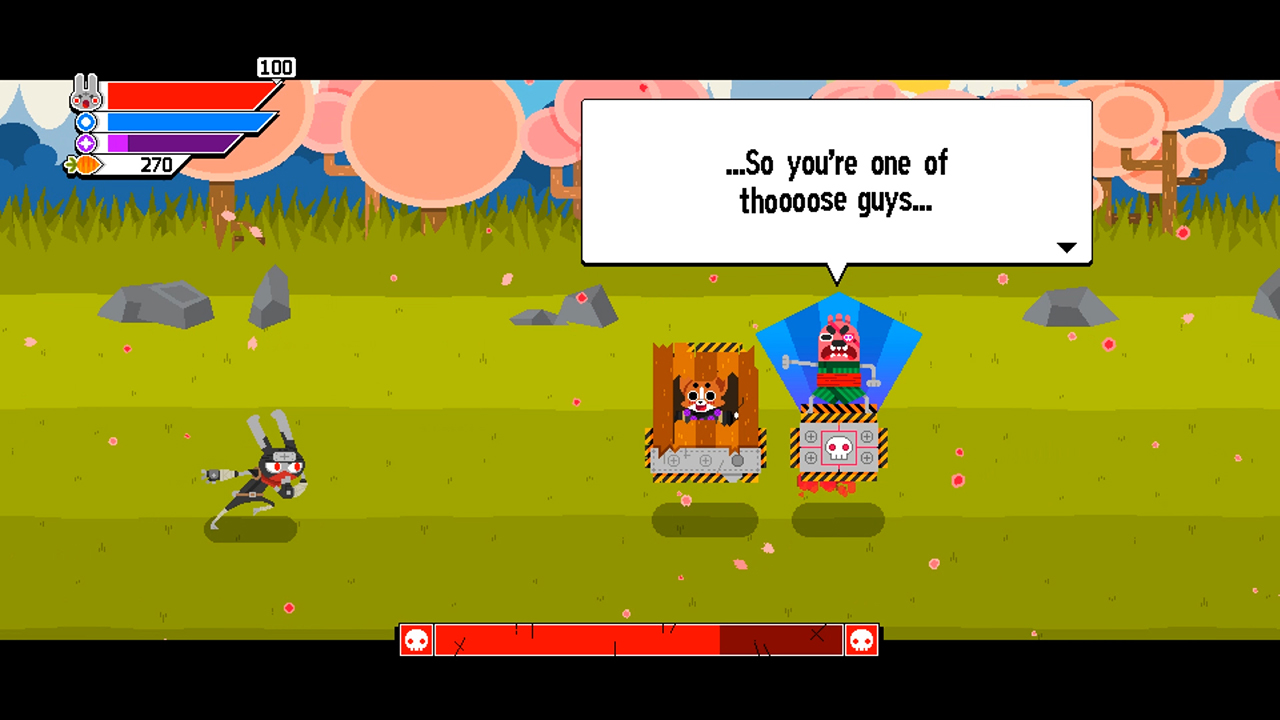The height and width of the screenshot is (720, 1280).
Task: Click the right skull on boss bar
Action: click(x=861, y=640)
